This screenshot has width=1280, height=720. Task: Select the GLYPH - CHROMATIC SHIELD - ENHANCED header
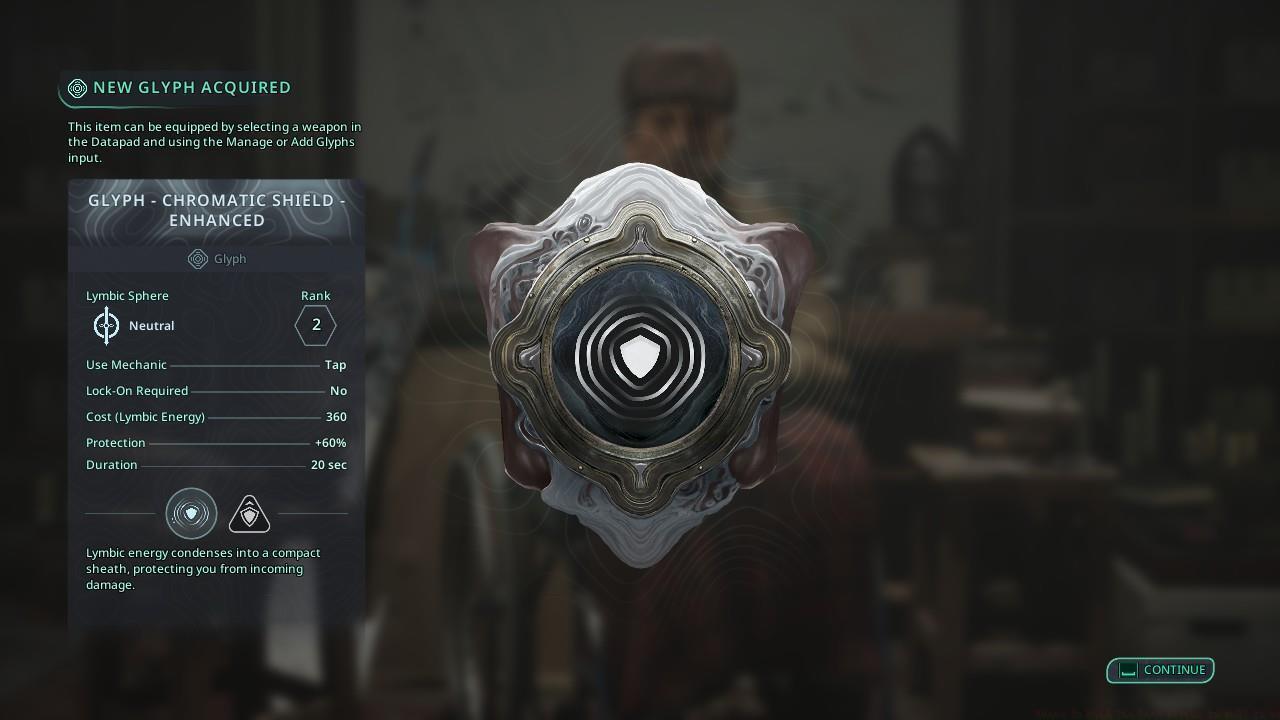(x=216, y=210)
